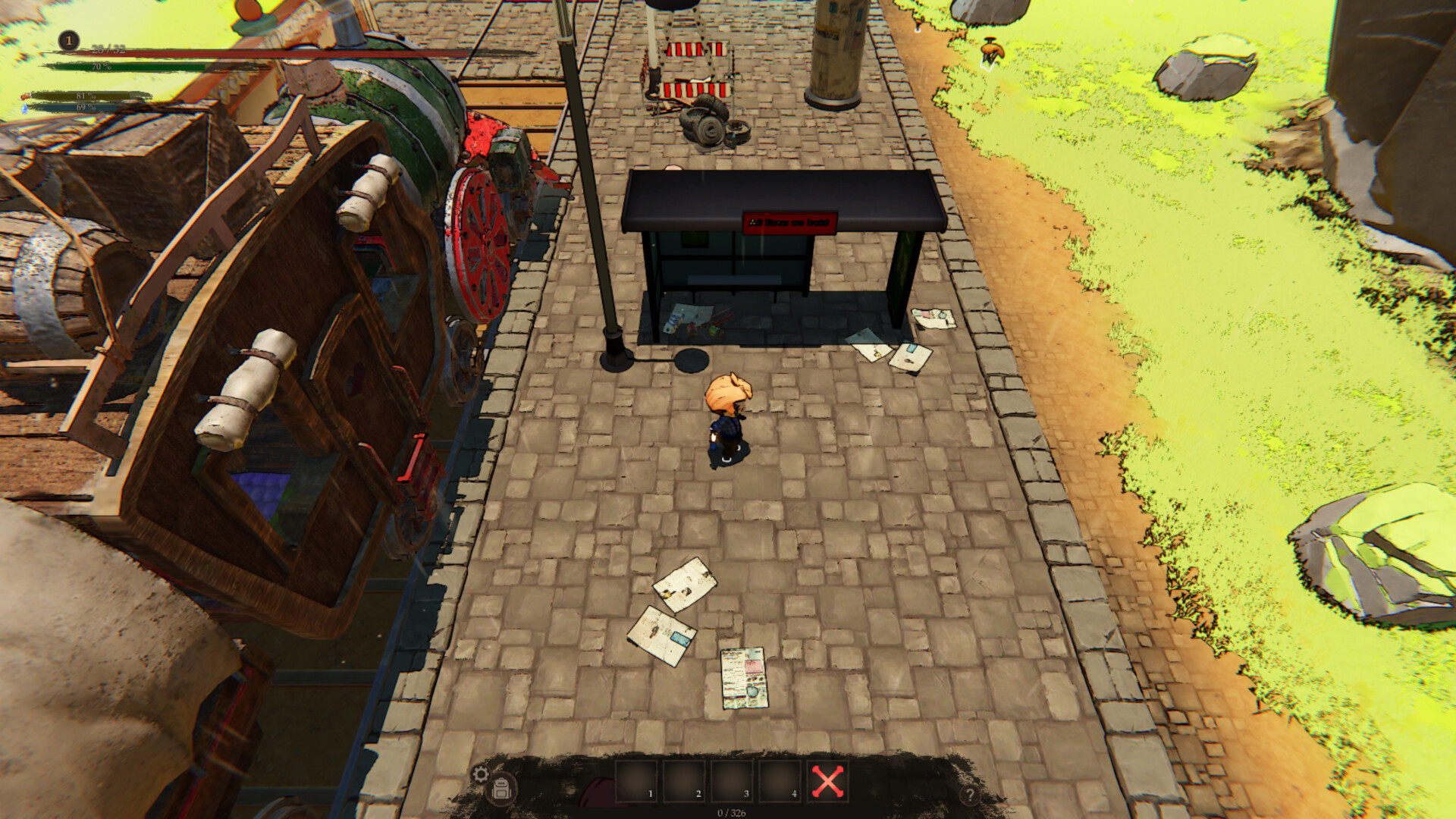Click the green 70% stamina bar

102,67
